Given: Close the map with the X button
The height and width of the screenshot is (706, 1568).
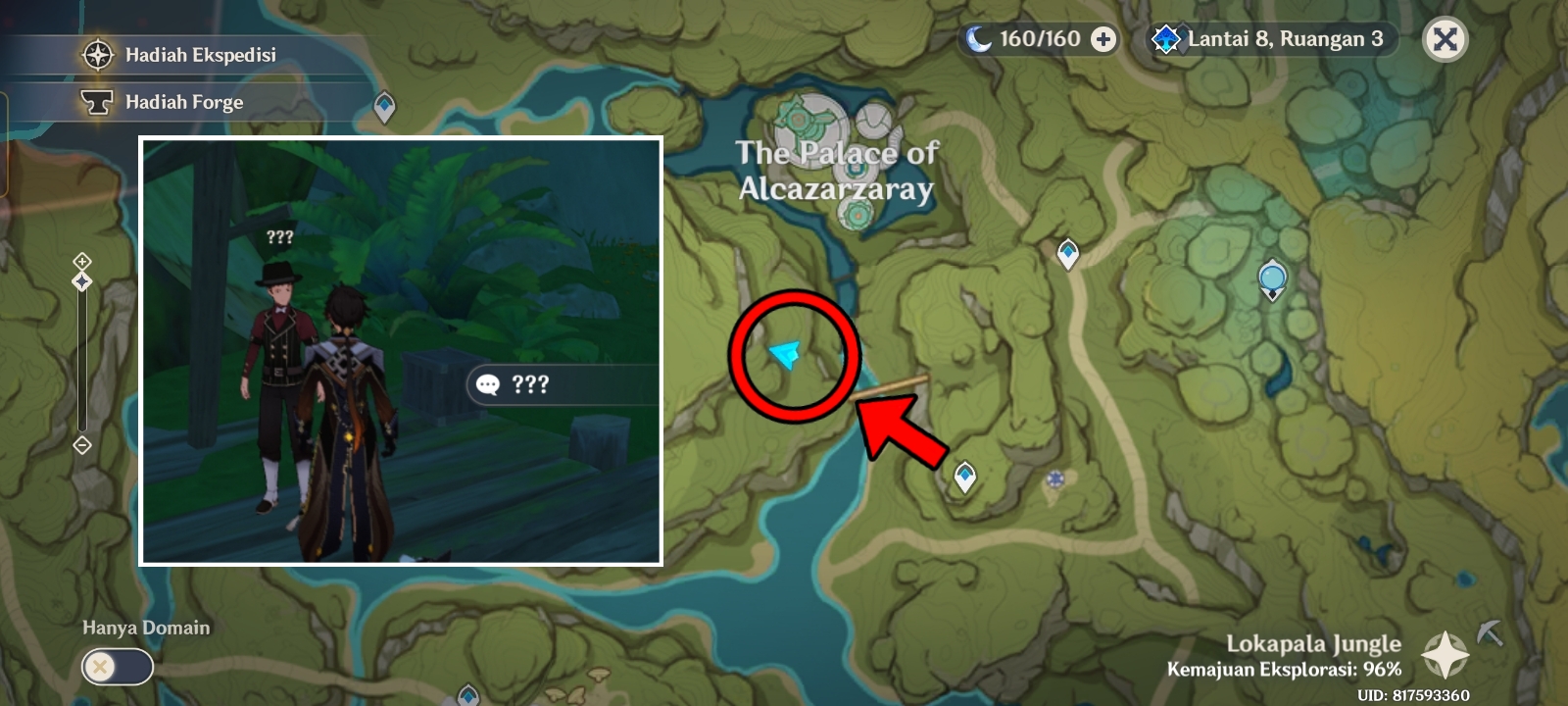Looking at the screenshot, I should tap(1444, 39).
